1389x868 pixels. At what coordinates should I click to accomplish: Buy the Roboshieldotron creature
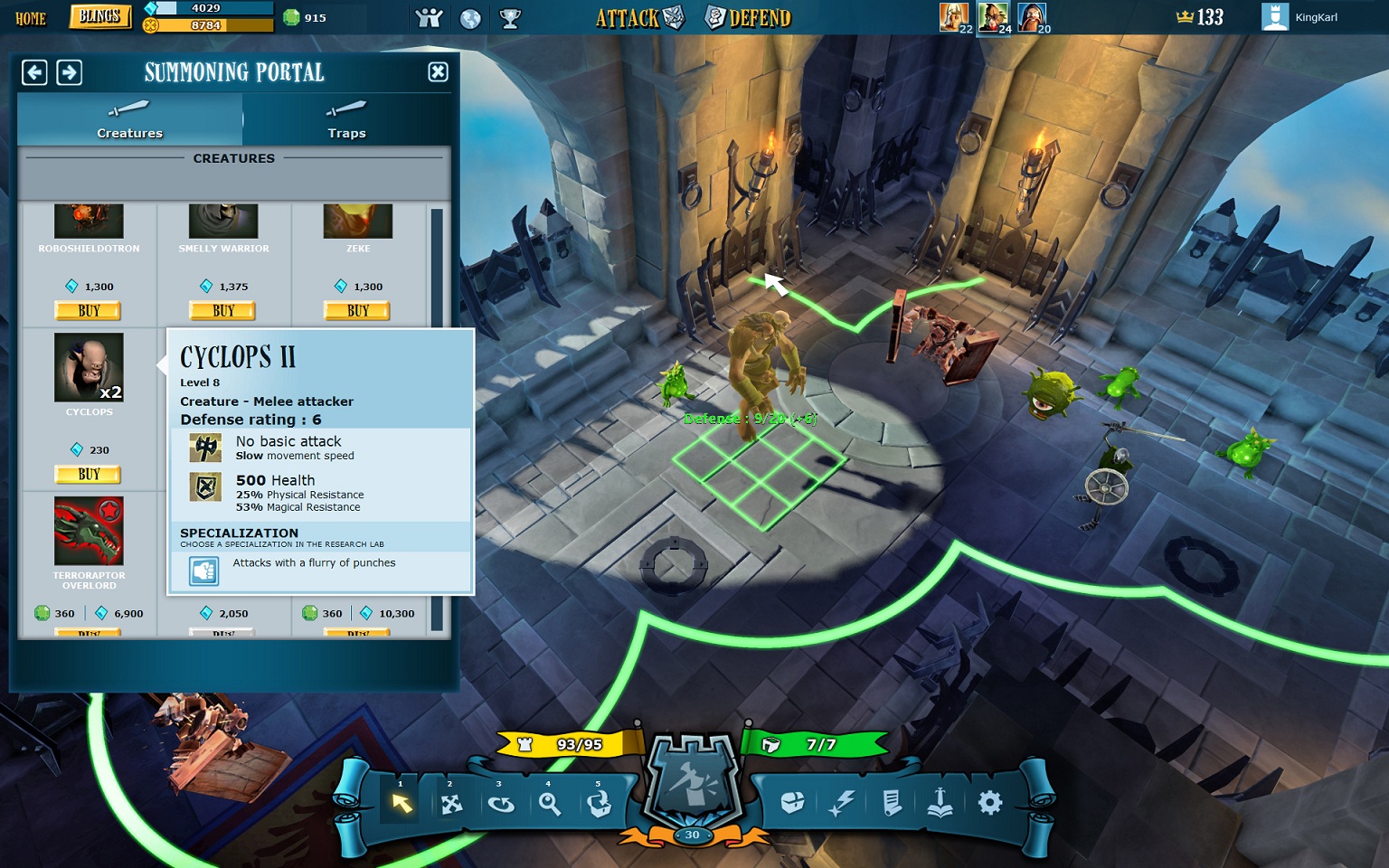[x=89, y=311]
